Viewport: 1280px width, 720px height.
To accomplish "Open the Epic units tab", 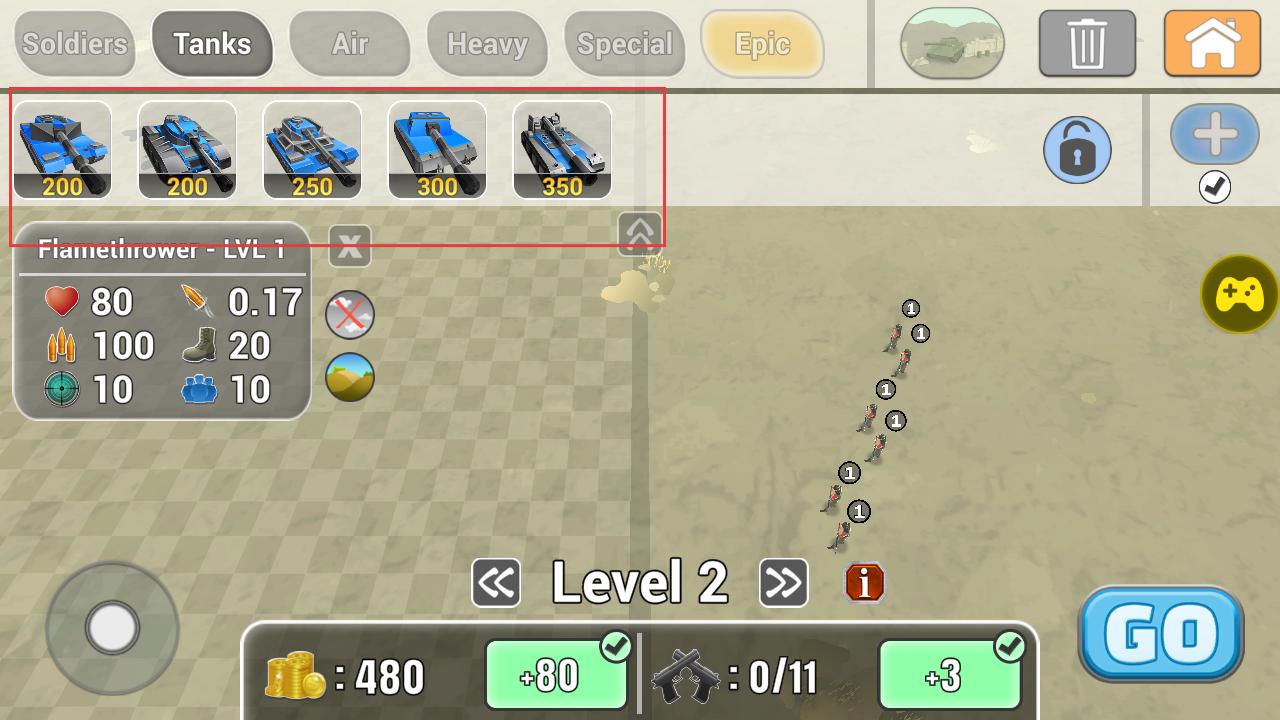I will point(762,44).
